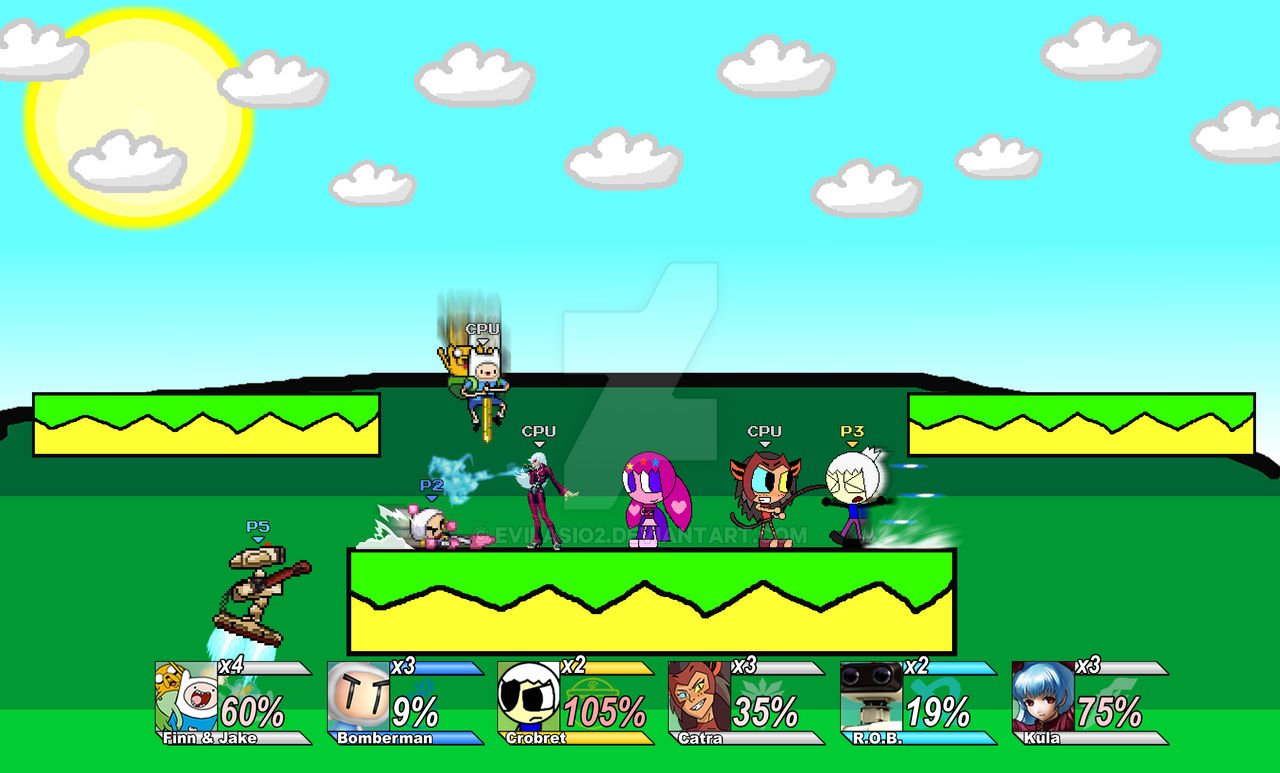Viewport: 1280px width, 773px height.
Task: Click the x4 stock counter for Finn & Jake
Action: 230,665
